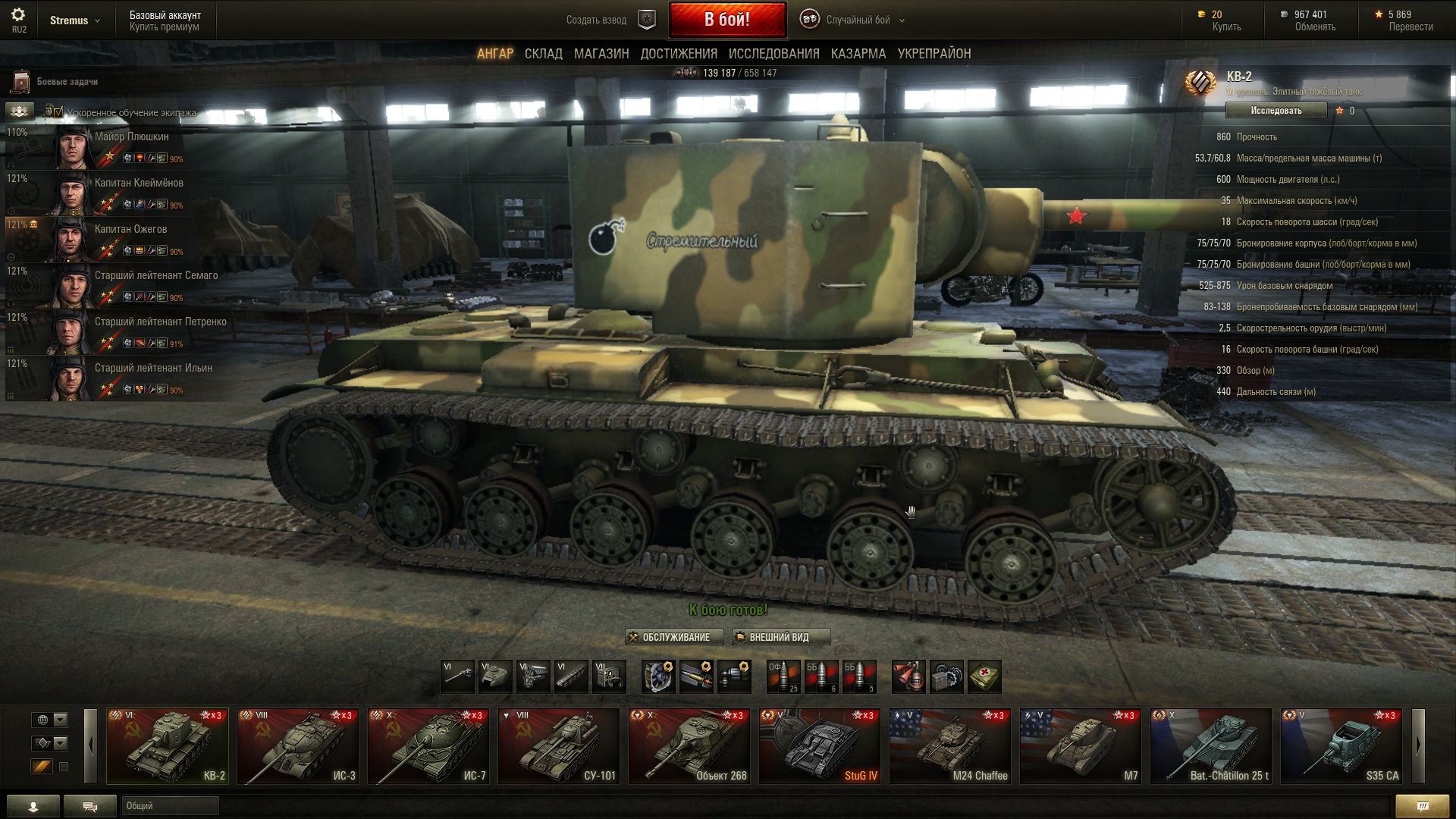This screenshot has height=819, width=1456.
Task: Go to the ДОСТИЖЕНИЯ tab
Action: point(678,54)
